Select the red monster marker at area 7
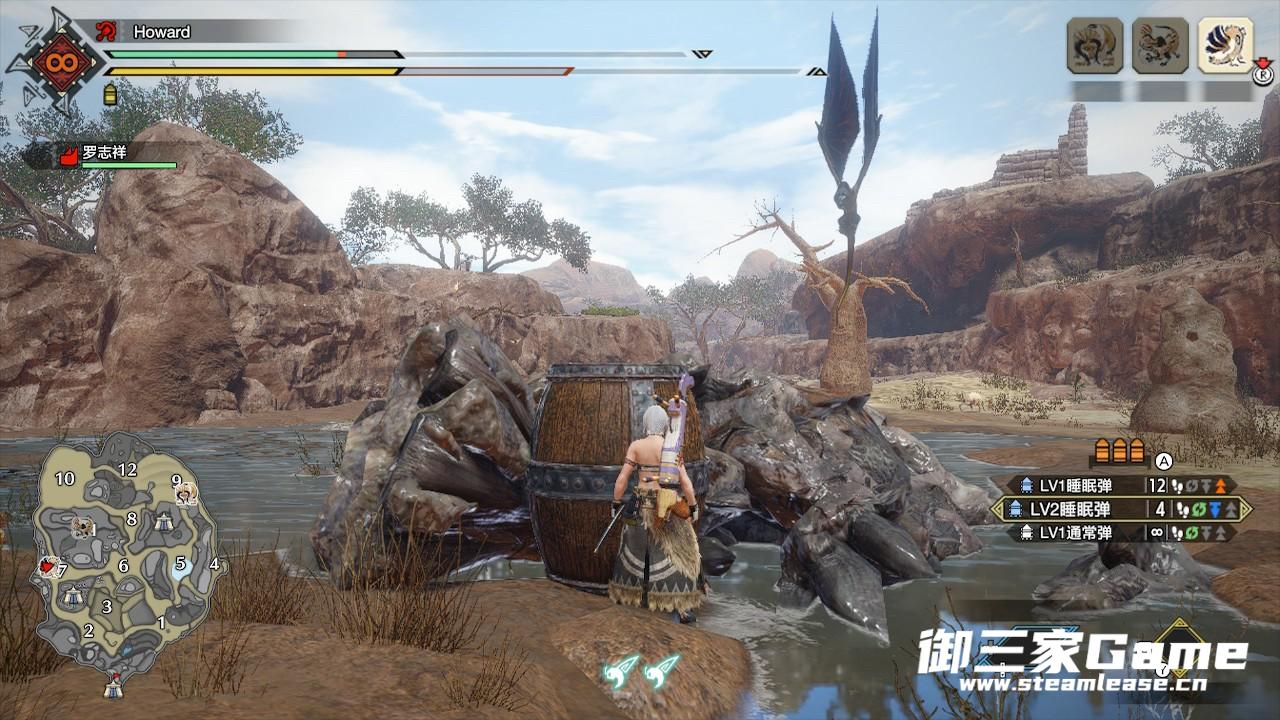 46,568
